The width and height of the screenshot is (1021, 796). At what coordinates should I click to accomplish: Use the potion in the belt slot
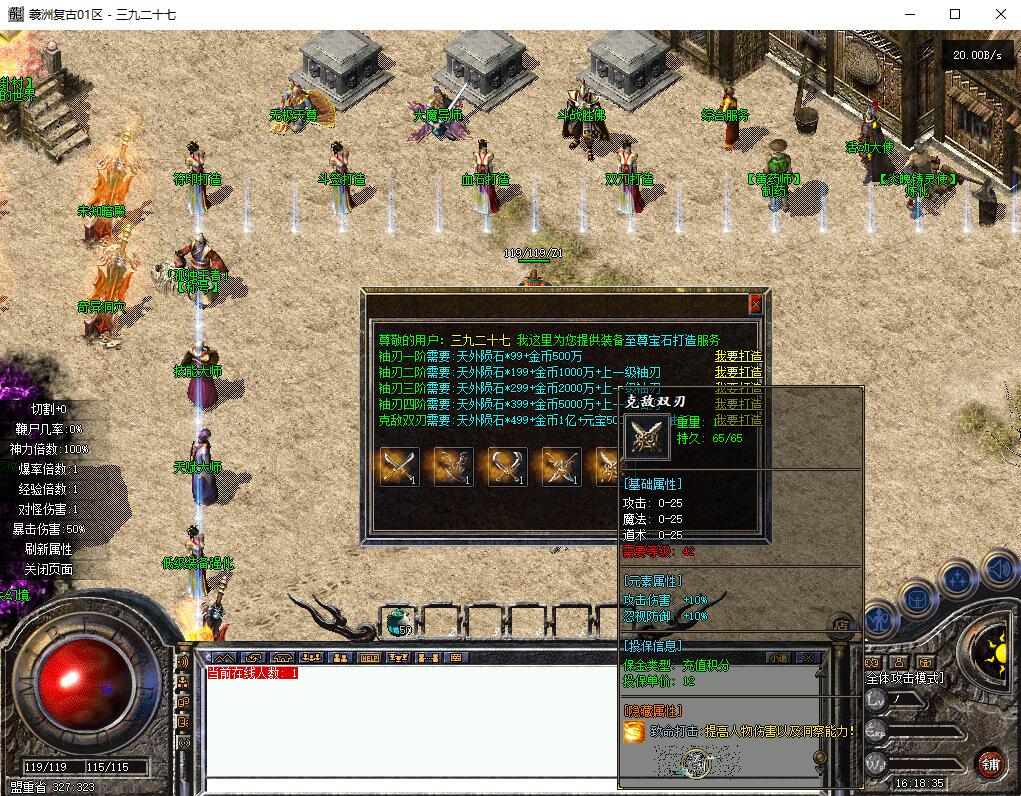(x=397, y=622)
